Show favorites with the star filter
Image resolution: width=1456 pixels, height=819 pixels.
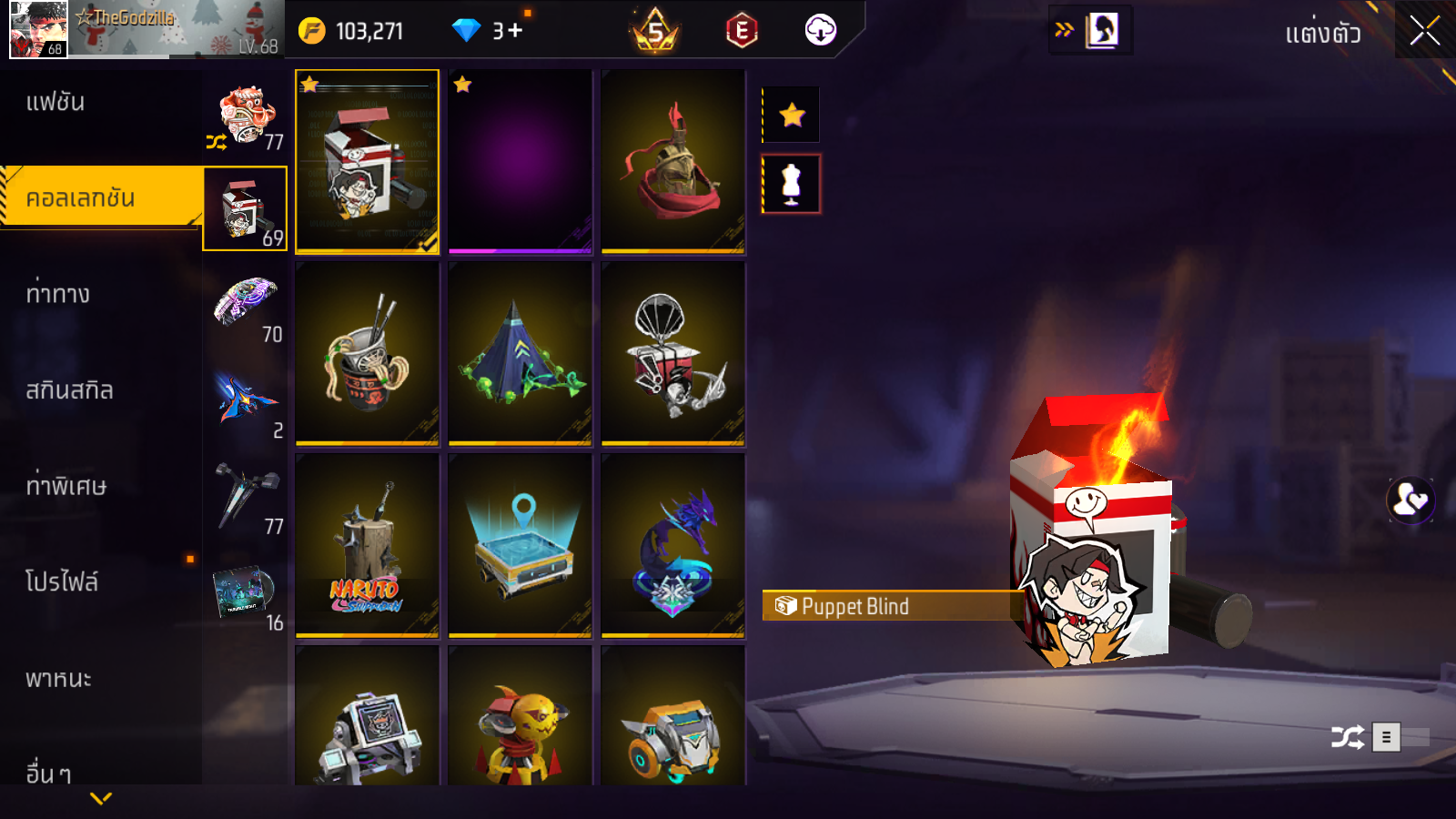[792, 115]
